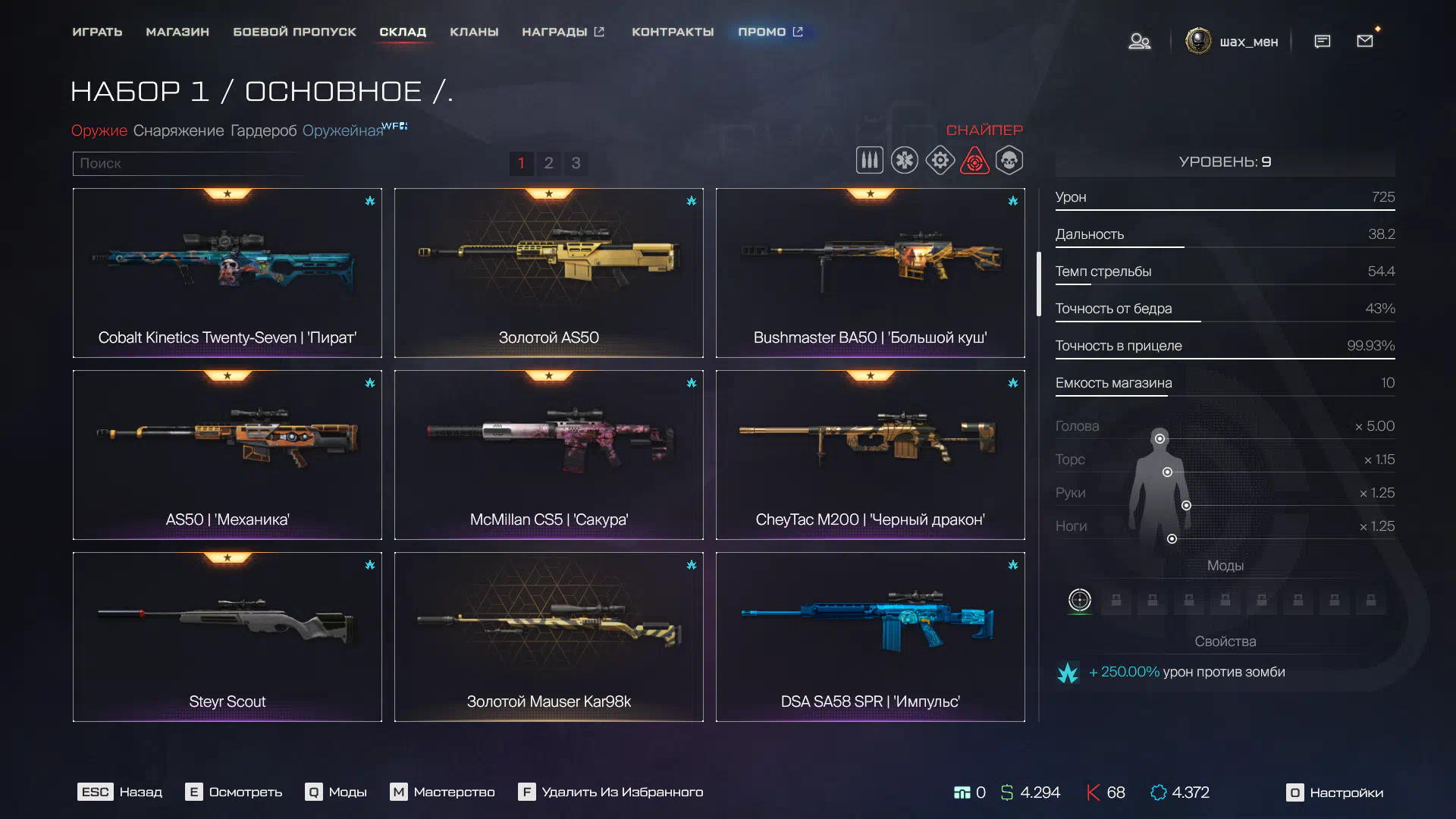Pick the Steyr Scout rifle tile
1456x819 pixels.
click(x=227, y=637)
